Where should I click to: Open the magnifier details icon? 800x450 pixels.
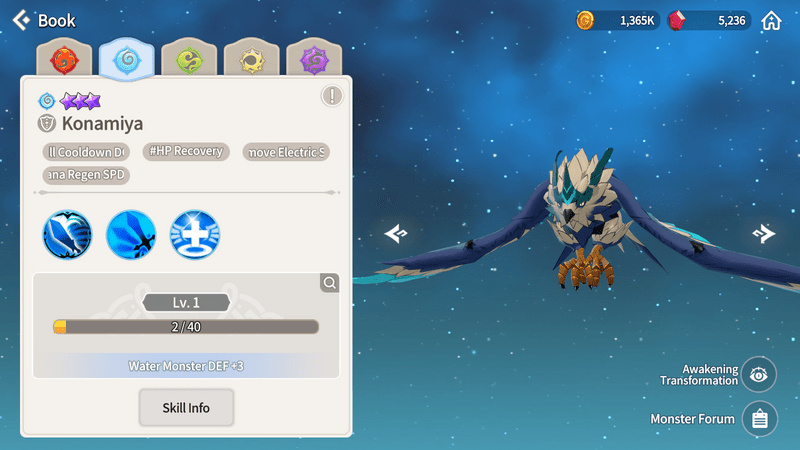click(x=329, y=284)
